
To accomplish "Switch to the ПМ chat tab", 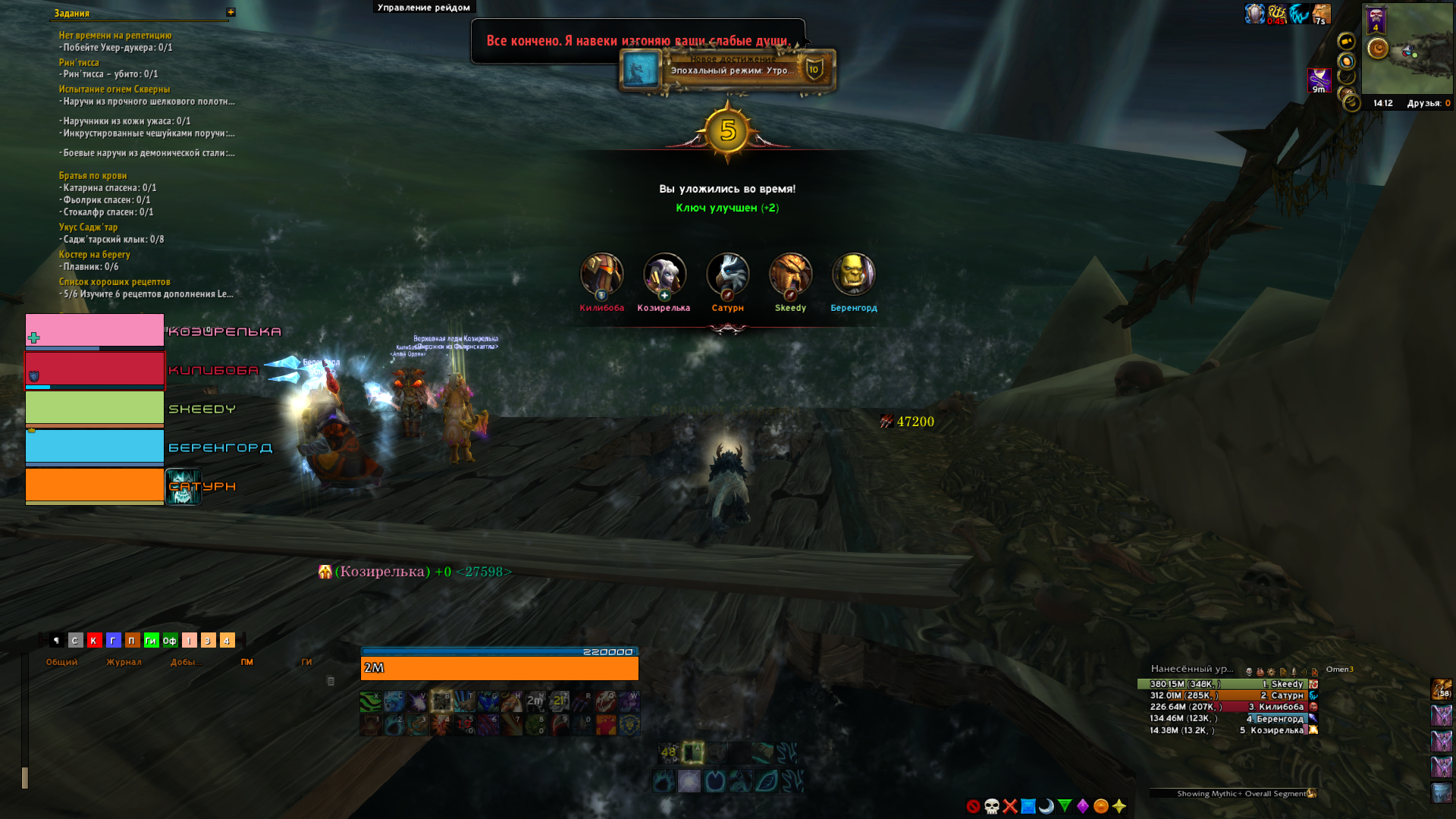I will (x=247, y=662).
